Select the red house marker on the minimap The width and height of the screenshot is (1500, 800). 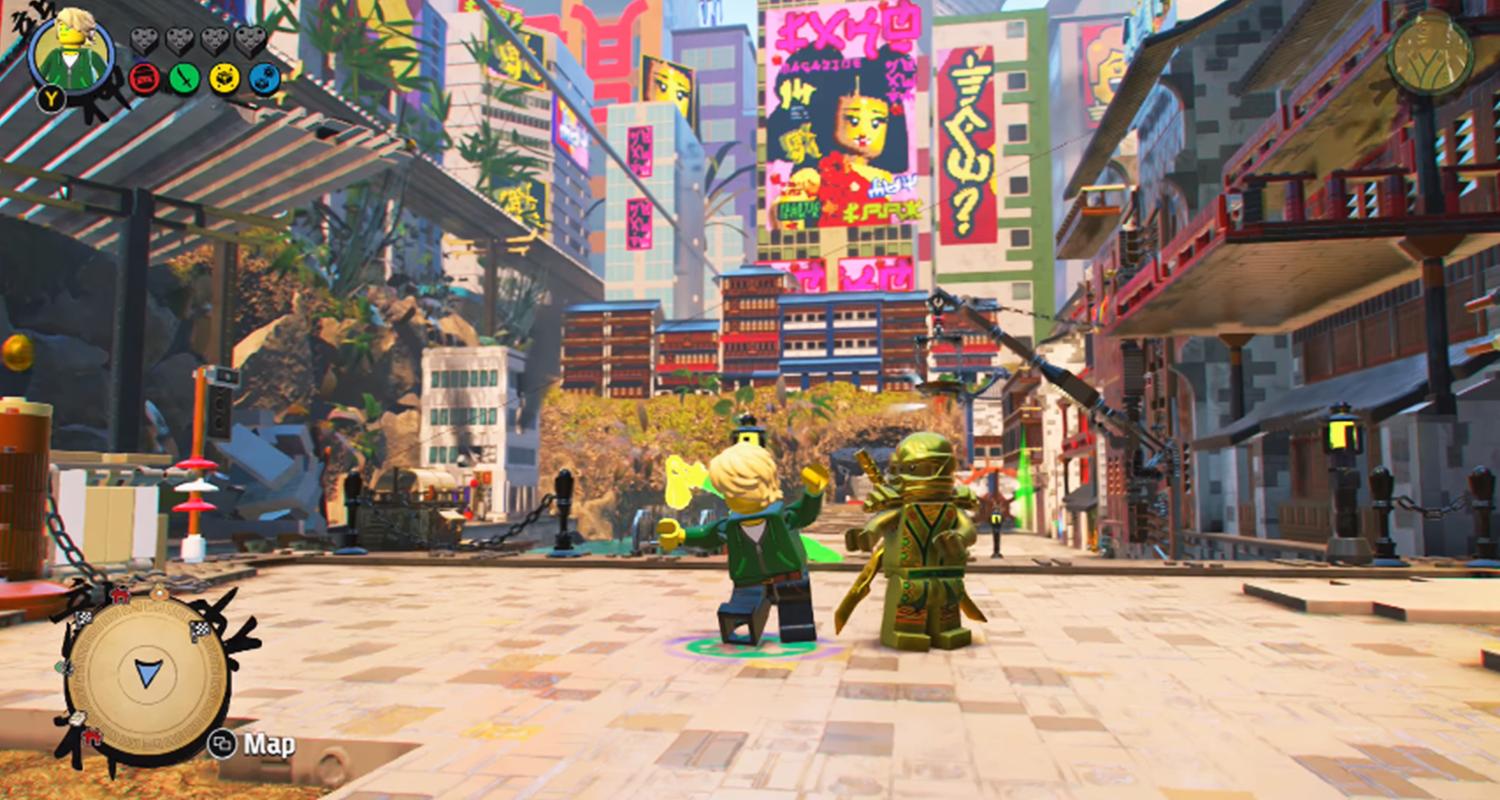click(118, 596)
